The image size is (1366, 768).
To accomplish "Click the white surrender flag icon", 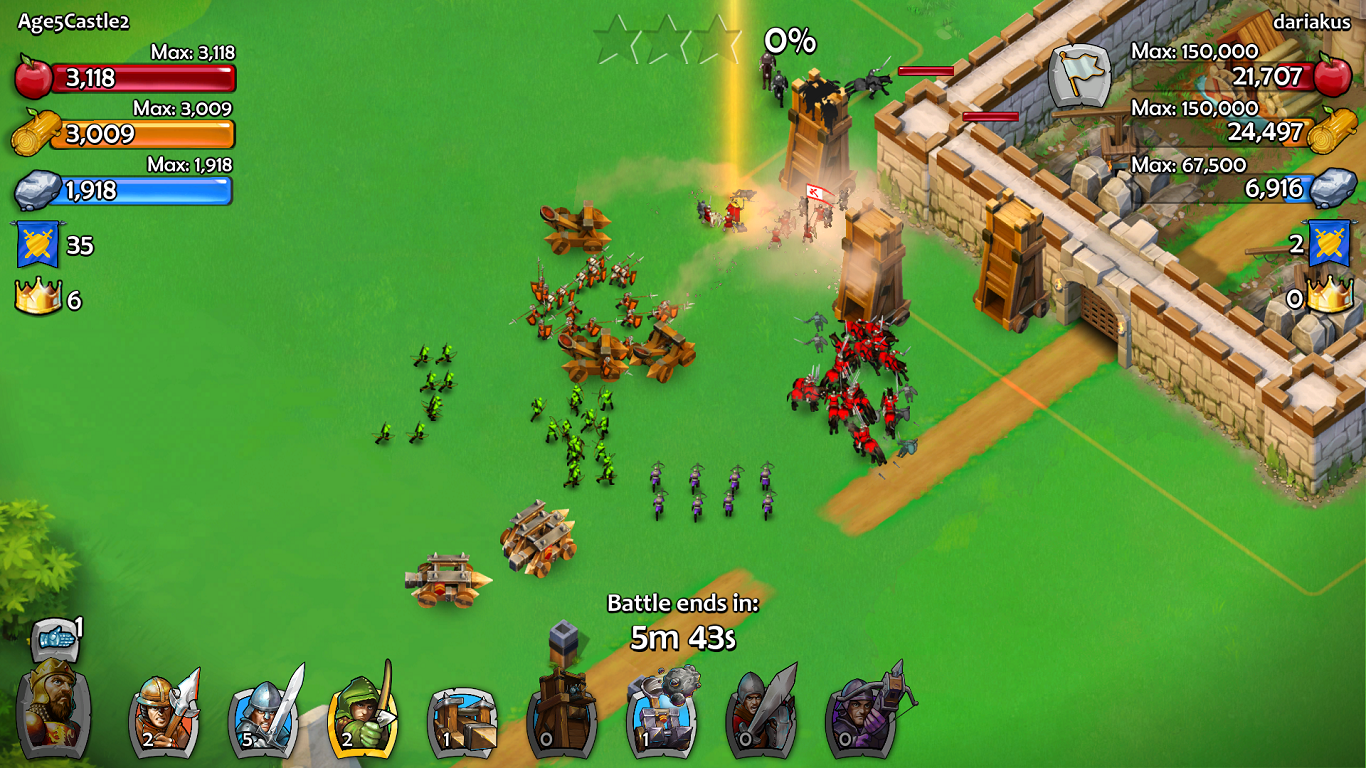I will click(1078, 72).
